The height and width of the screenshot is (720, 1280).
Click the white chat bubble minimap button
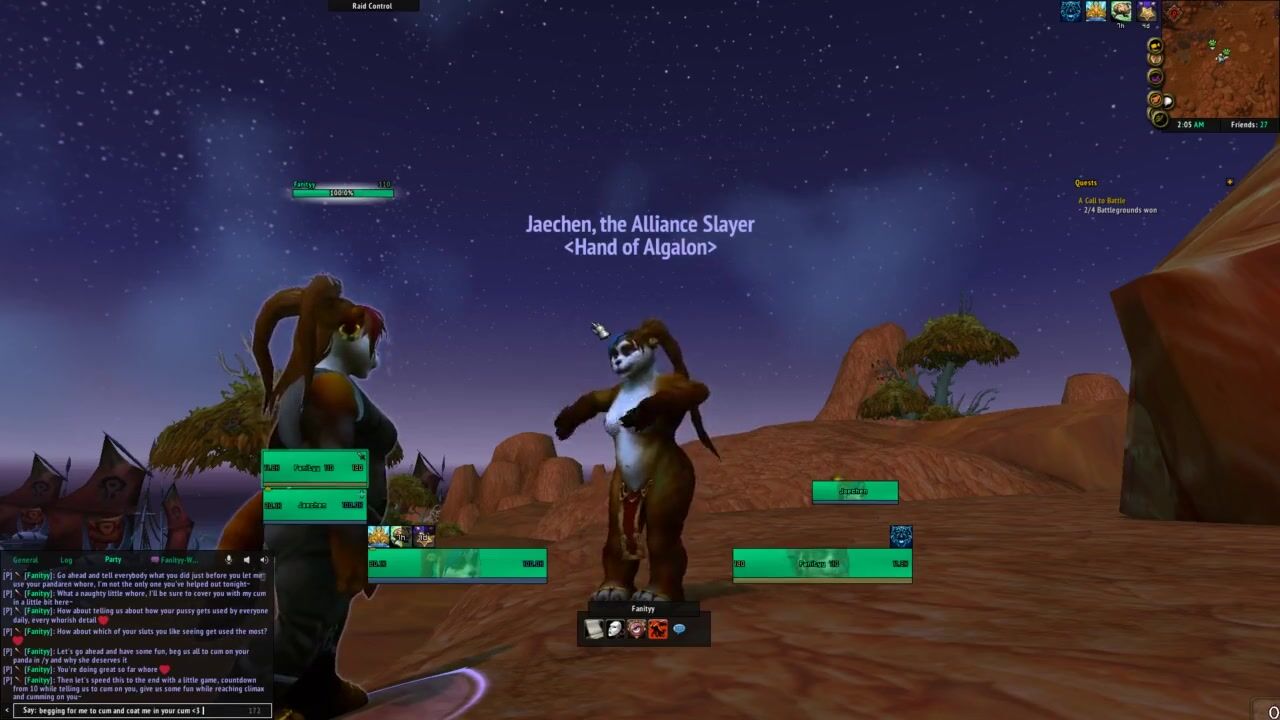click(1167, 101)
